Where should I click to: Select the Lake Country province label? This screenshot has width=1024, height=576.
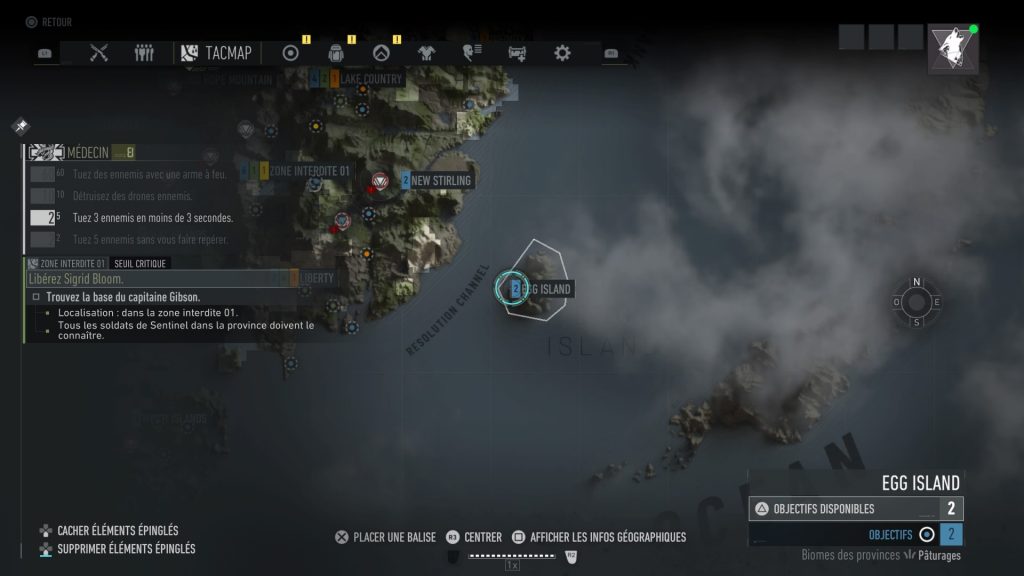(369, 78)
